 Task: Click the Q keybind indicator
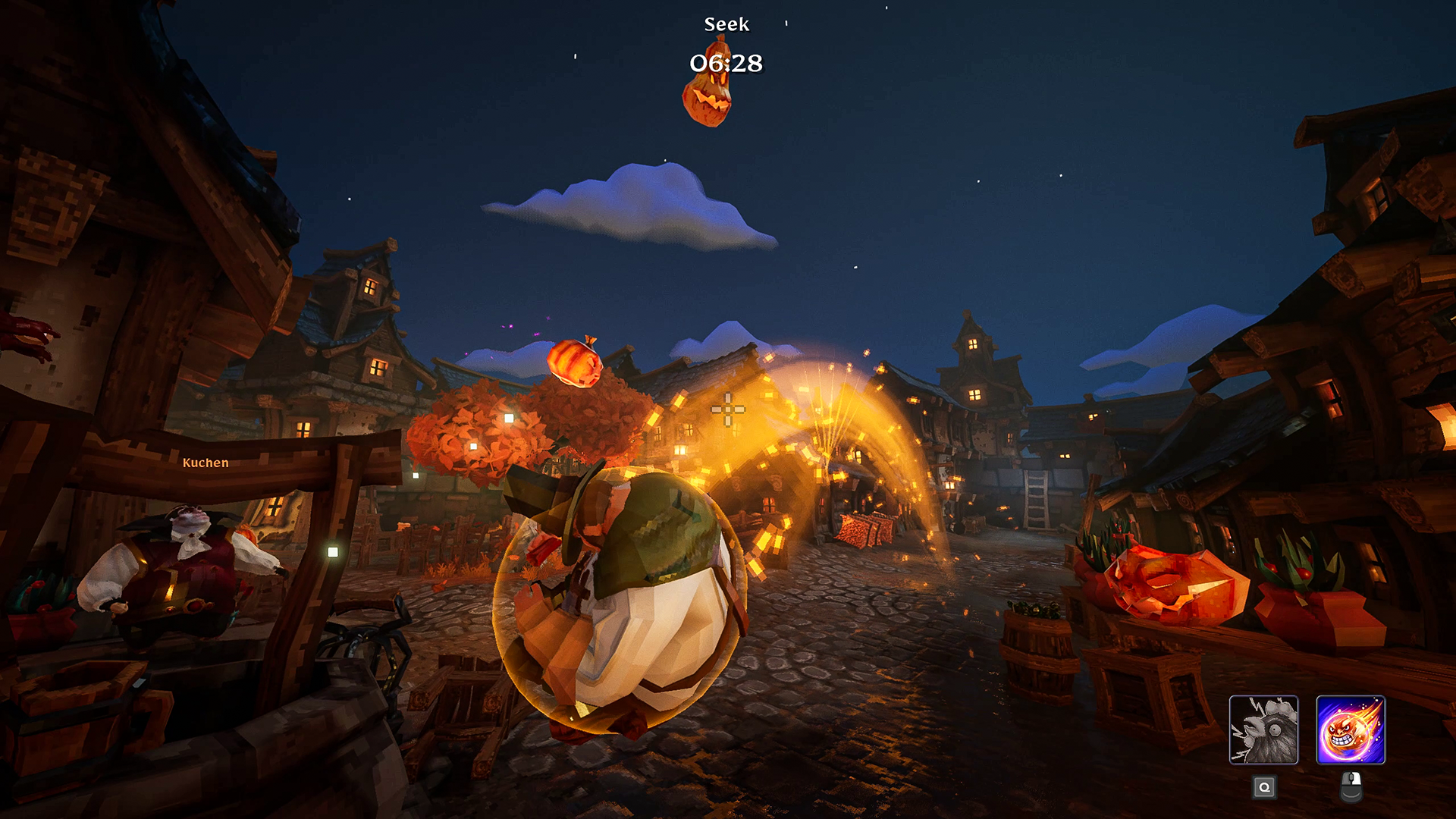tap(1263, 788)
